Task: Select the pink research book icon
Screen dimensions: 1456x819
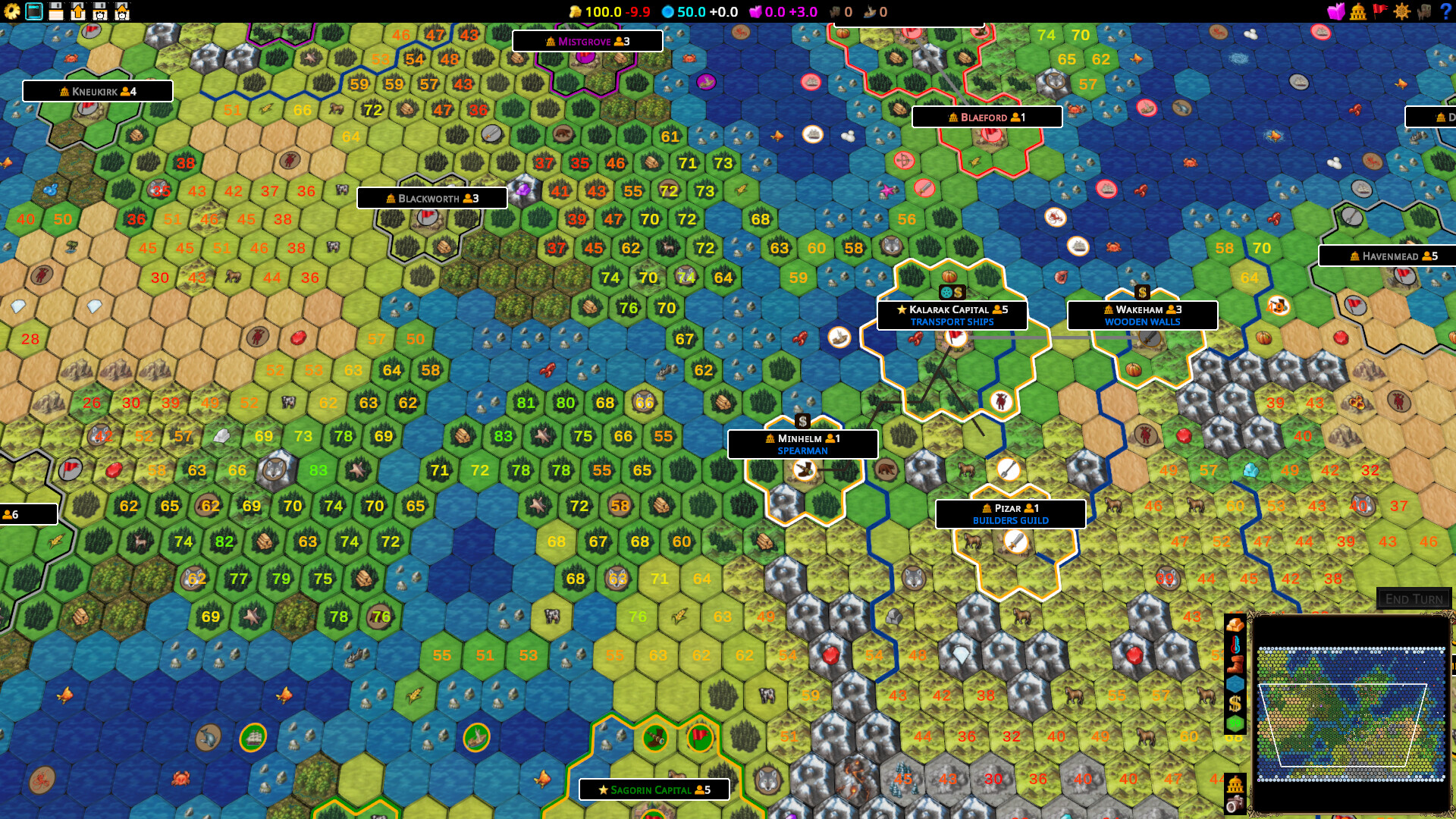Action: tap(1335, 11)
